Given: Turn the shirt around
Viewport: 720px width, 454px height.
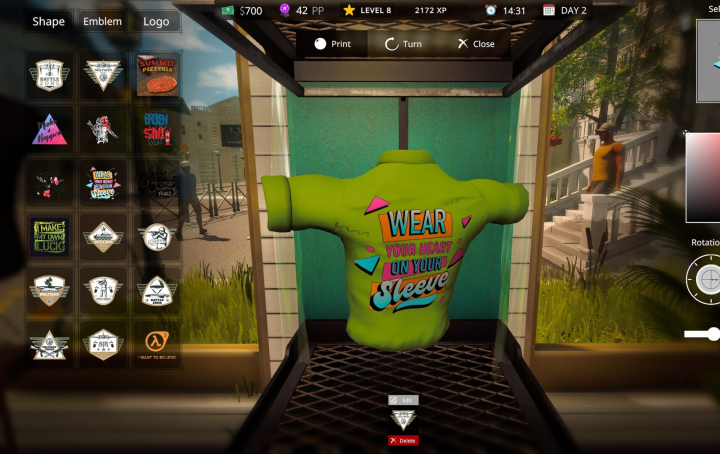Looking at the screenshot, I should pyautogui.click(x=403, y=44).
